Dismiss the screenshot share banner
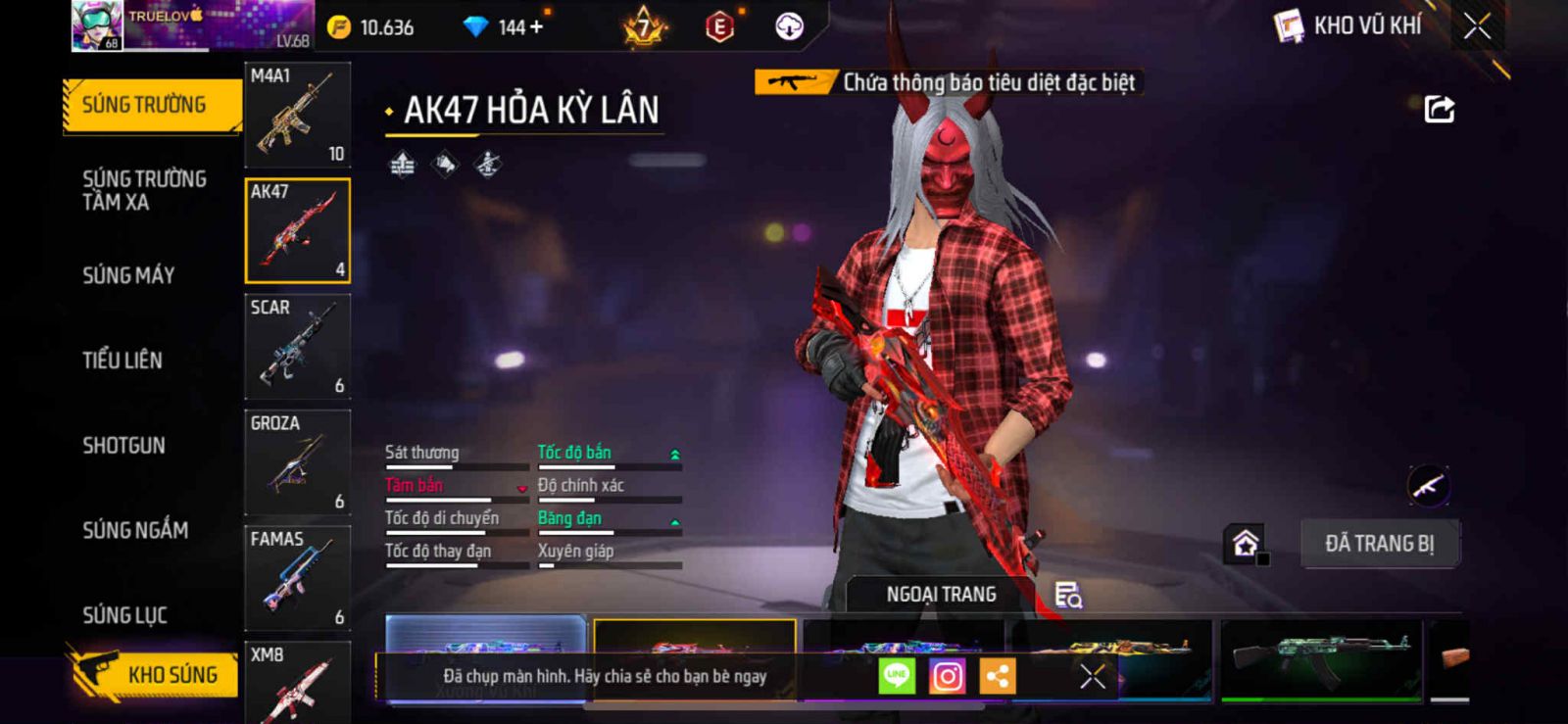1568x724 pixels. point(1093,676)
